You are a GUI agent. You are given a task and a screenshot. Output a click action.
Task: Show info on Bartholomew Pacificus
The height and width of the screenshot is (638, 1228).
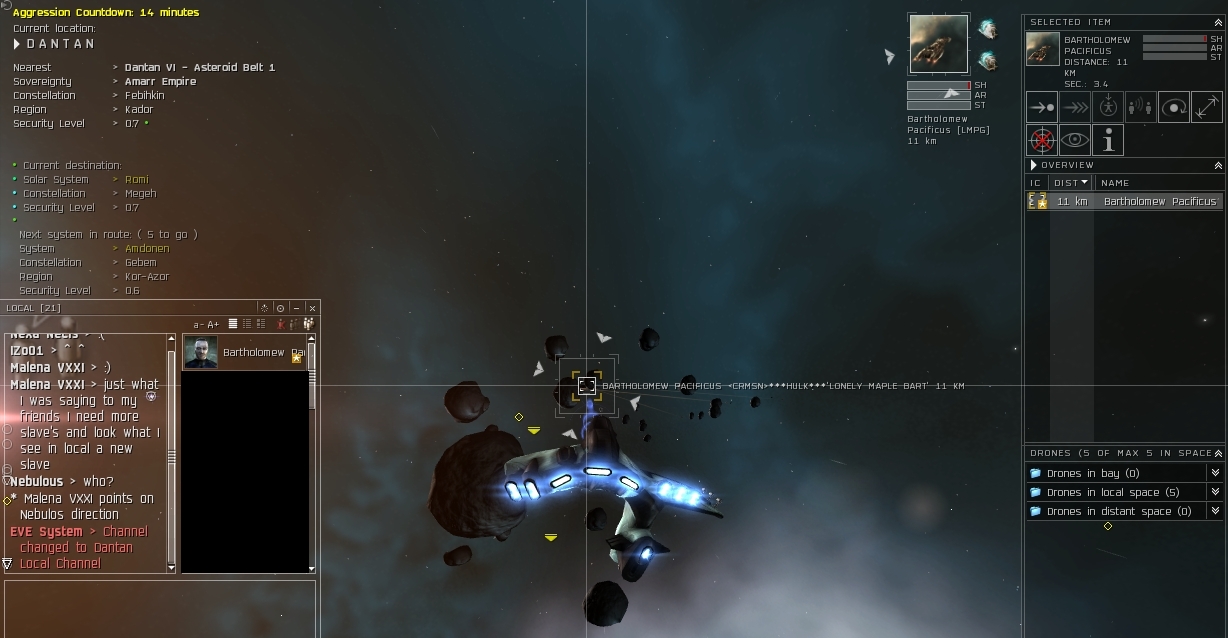tap(1108, 140)
